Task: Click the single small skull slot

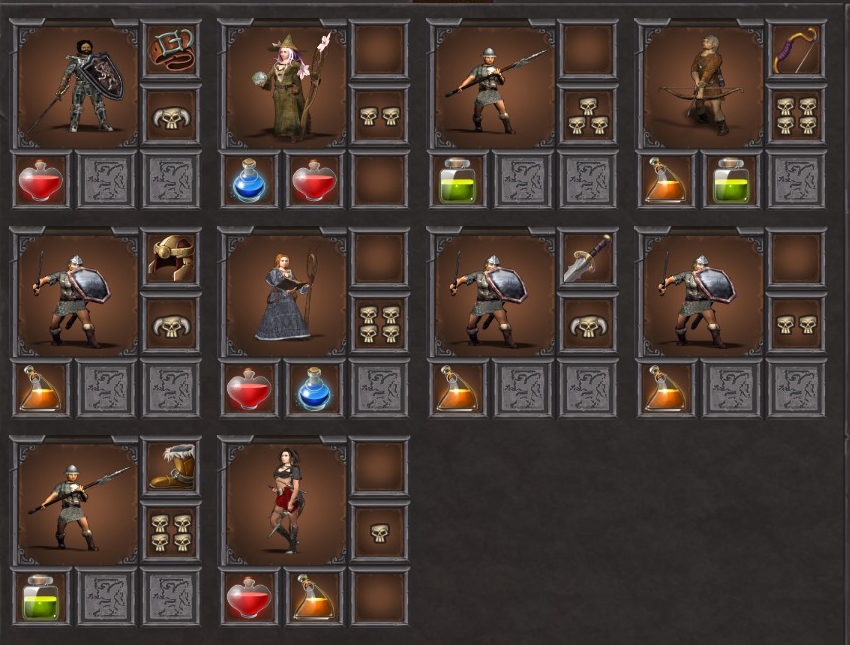Action: pos(379,531)
